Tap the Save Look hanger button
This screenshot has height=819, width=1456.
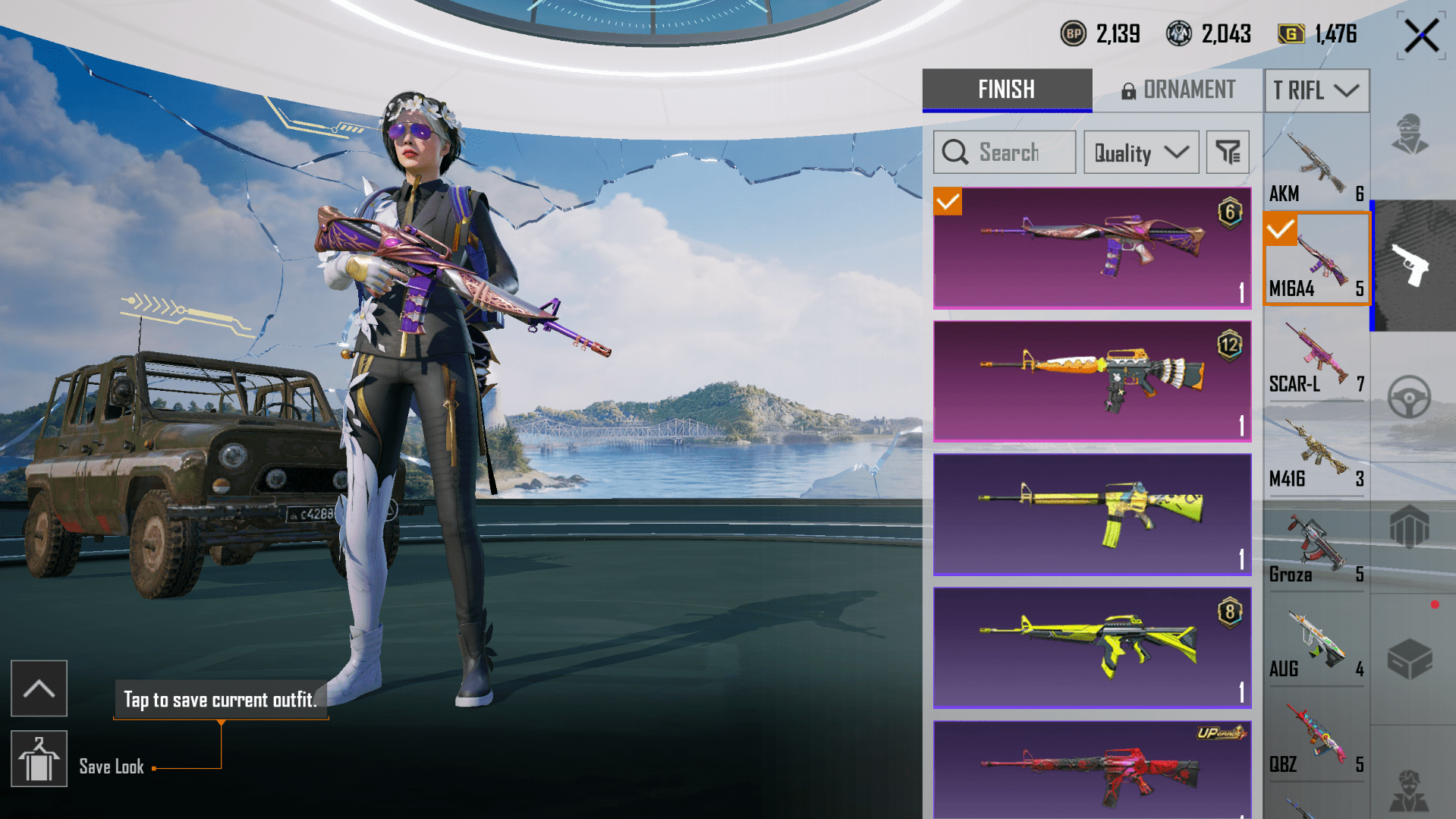[x=39, y=759]
